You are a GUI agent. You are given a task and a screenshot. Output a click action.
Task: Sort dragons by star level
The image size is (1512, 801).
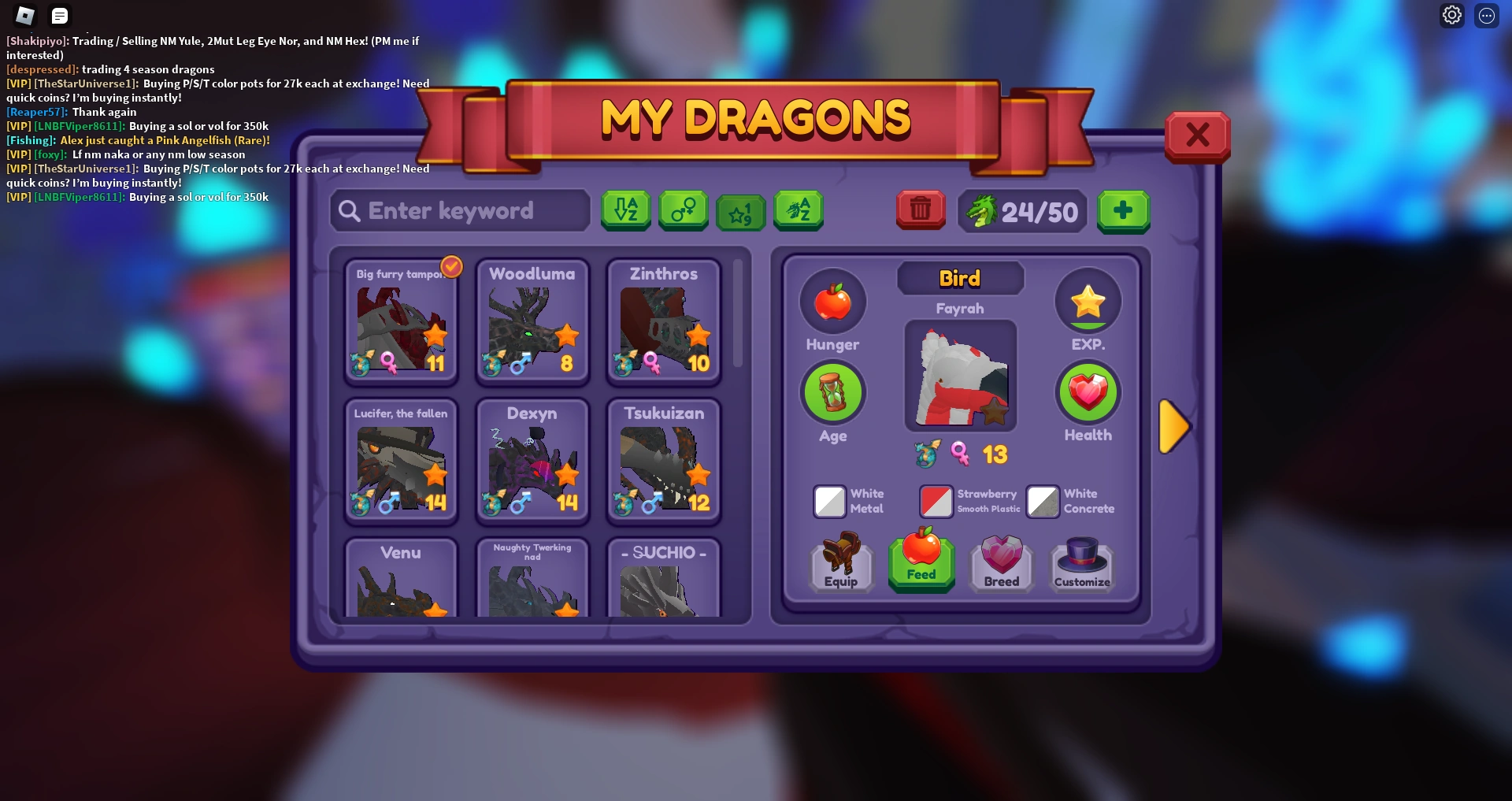click(740, 211)
